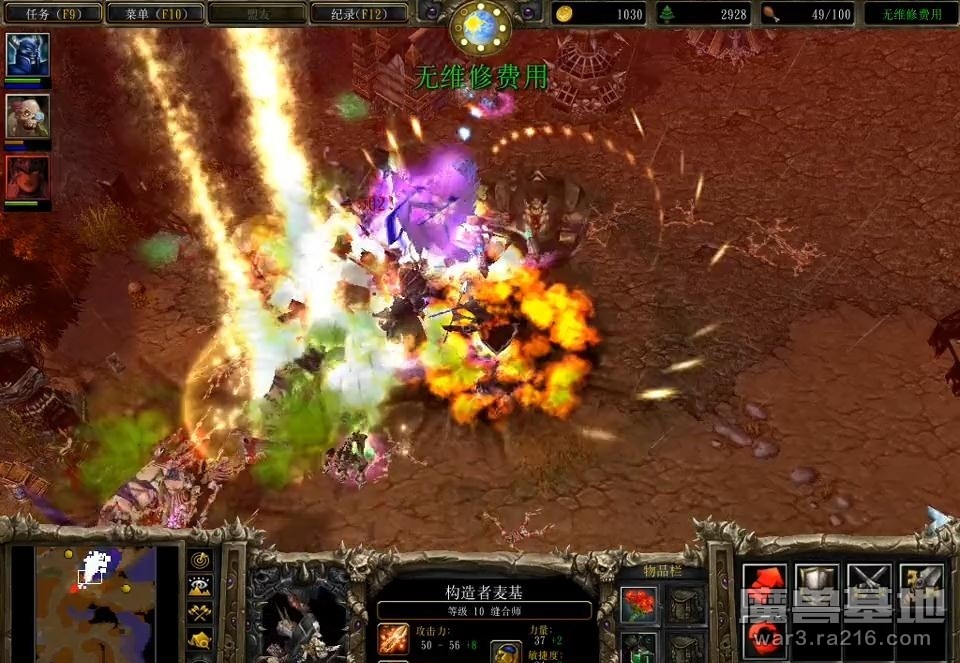This screenshot has width=960, height=663.
Task: Open the 任务 (F9) quests menu
Action: pyautogui.click(x=51, y=13)
